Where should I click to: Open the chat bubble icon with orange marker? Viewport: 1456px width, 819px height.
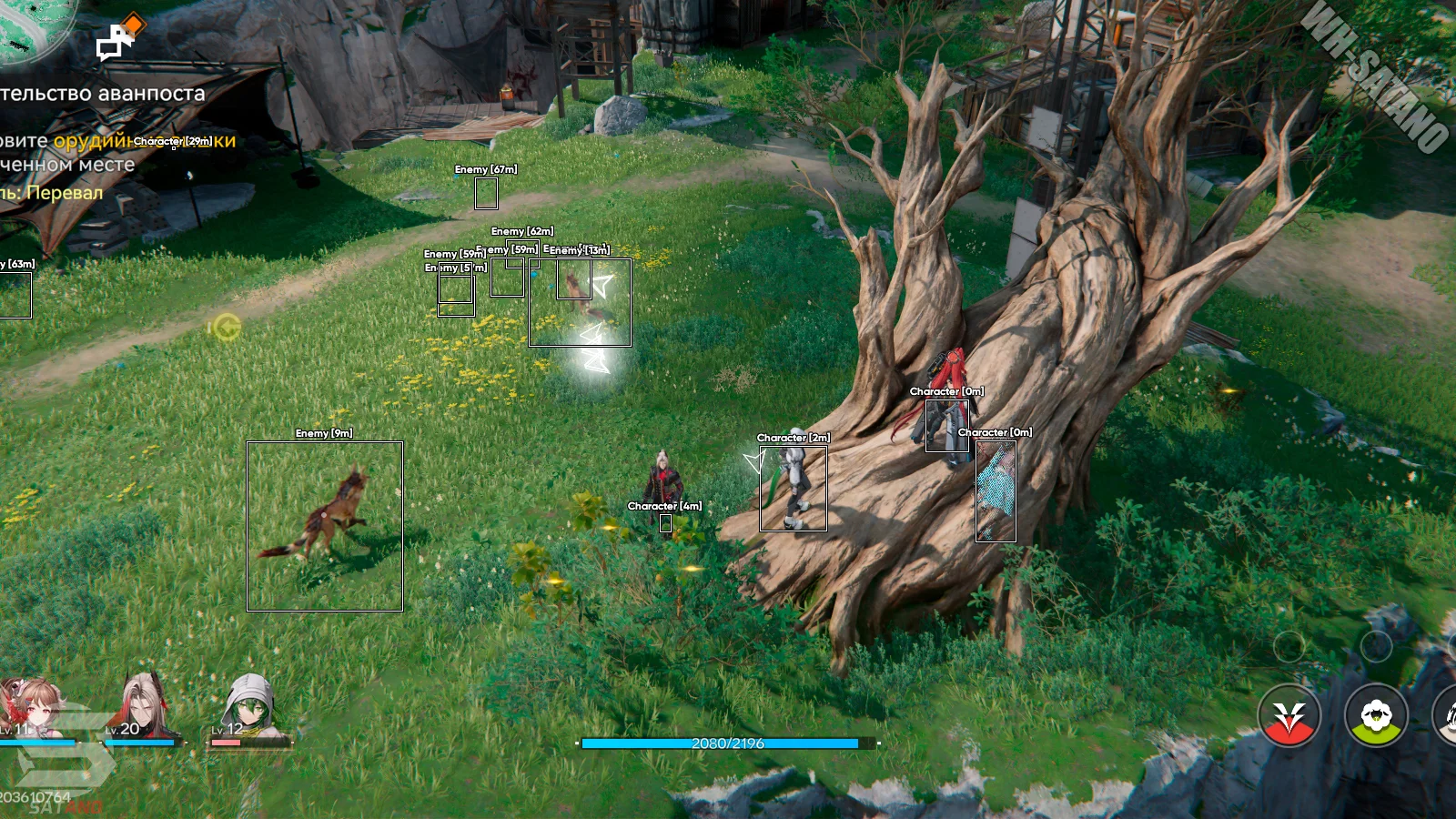click(x=117, y=40)
